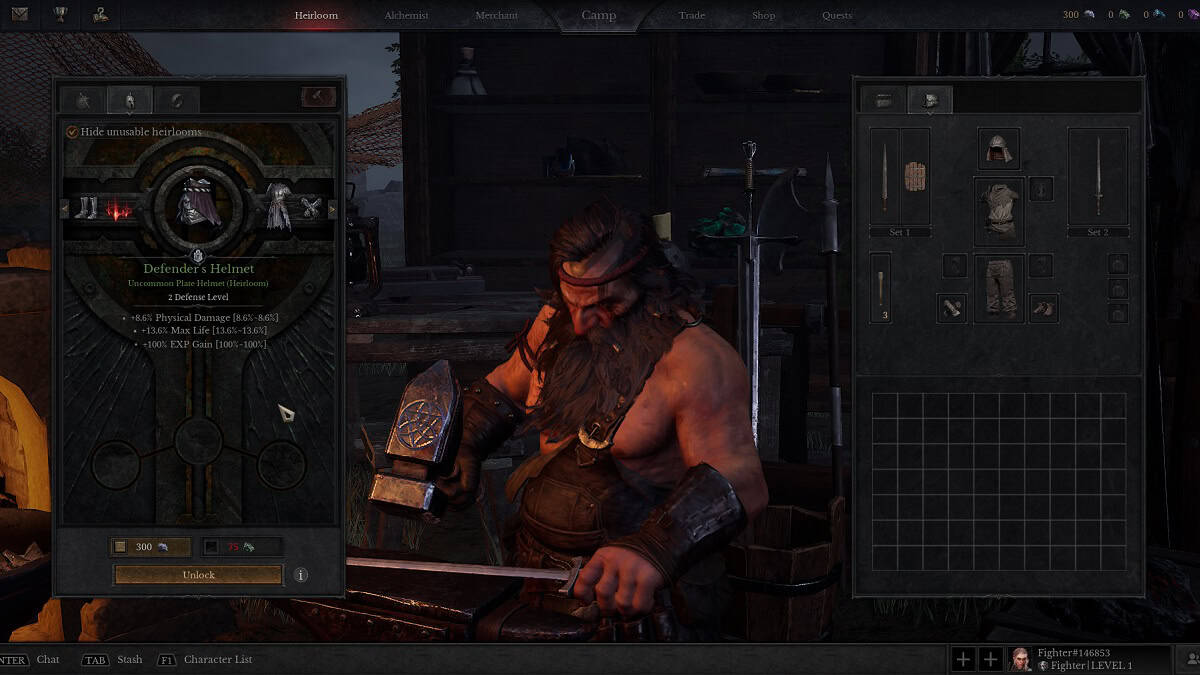Select the robed armor heirloom thumbnail
Viewport: 1200px width, 675px height.
[x=278, y=208]
